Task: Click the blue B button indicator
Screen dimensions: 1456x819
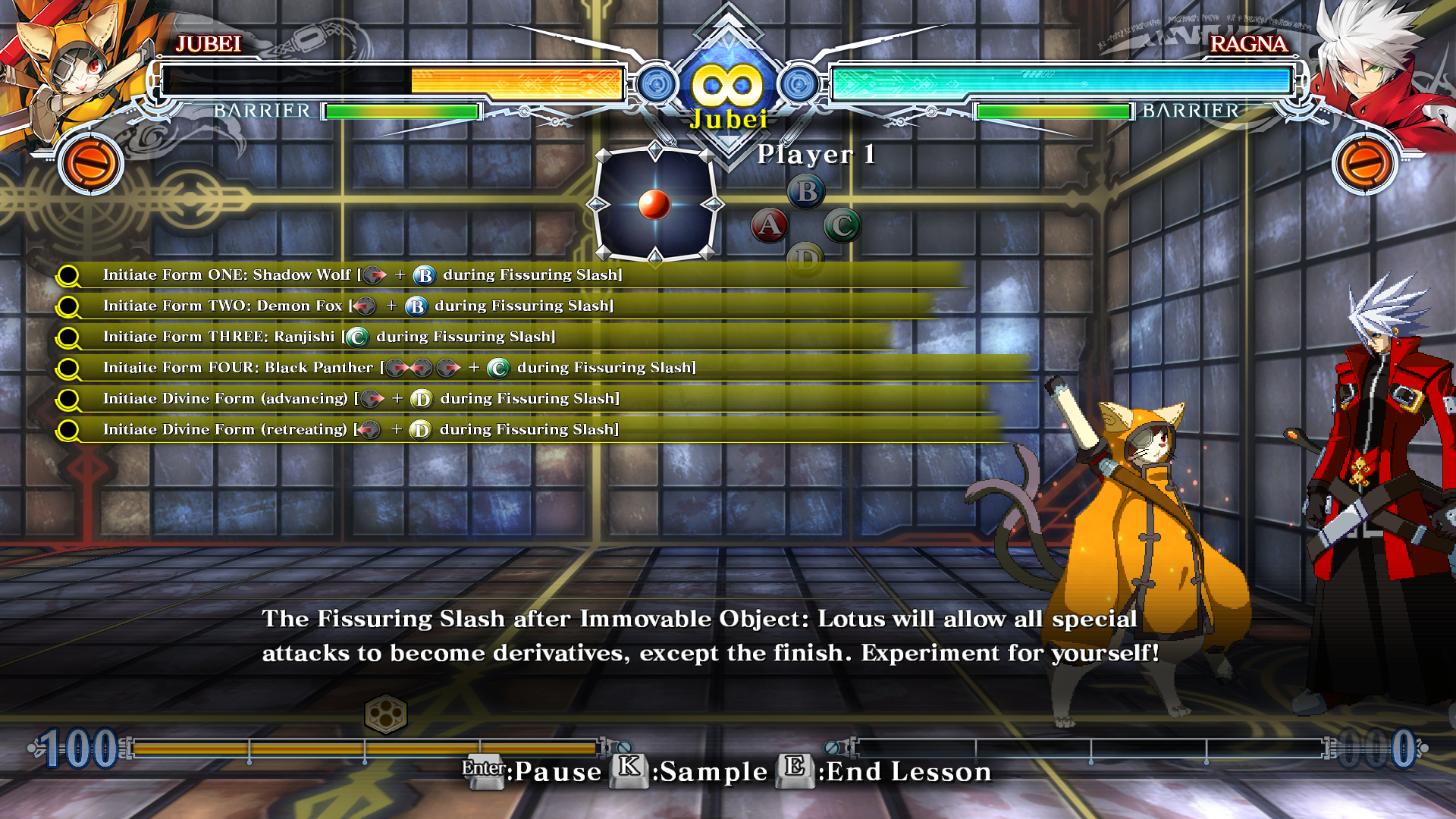Action: (x=806, y=191)
